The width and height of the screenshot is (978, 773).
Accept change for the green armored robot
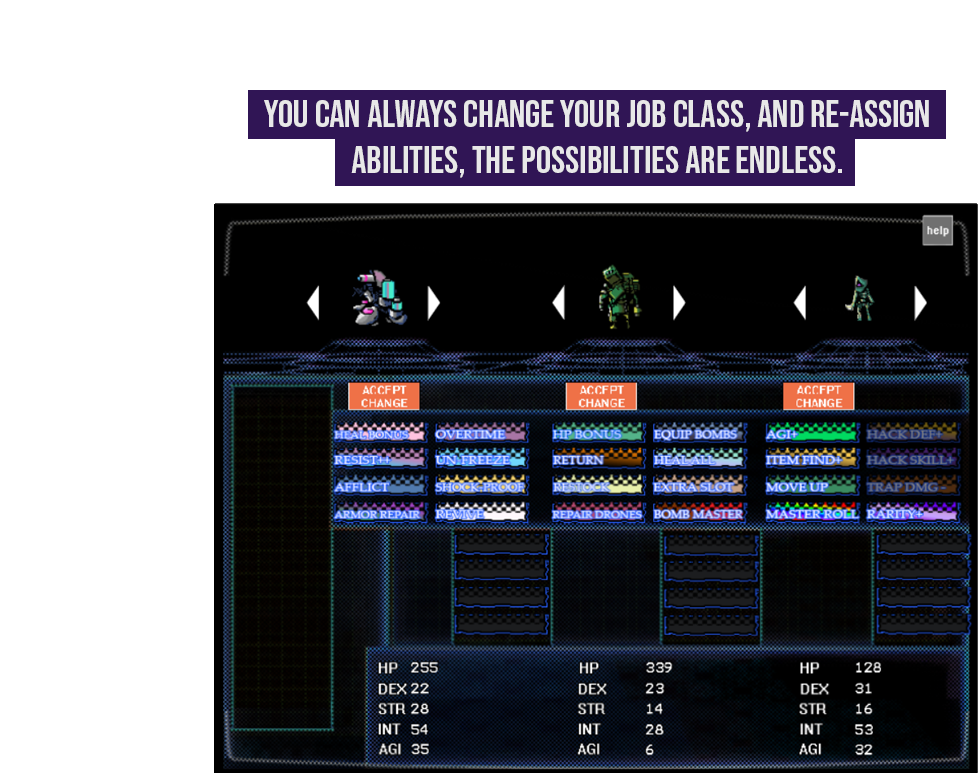pyautogui.click(x=601, y=396)
